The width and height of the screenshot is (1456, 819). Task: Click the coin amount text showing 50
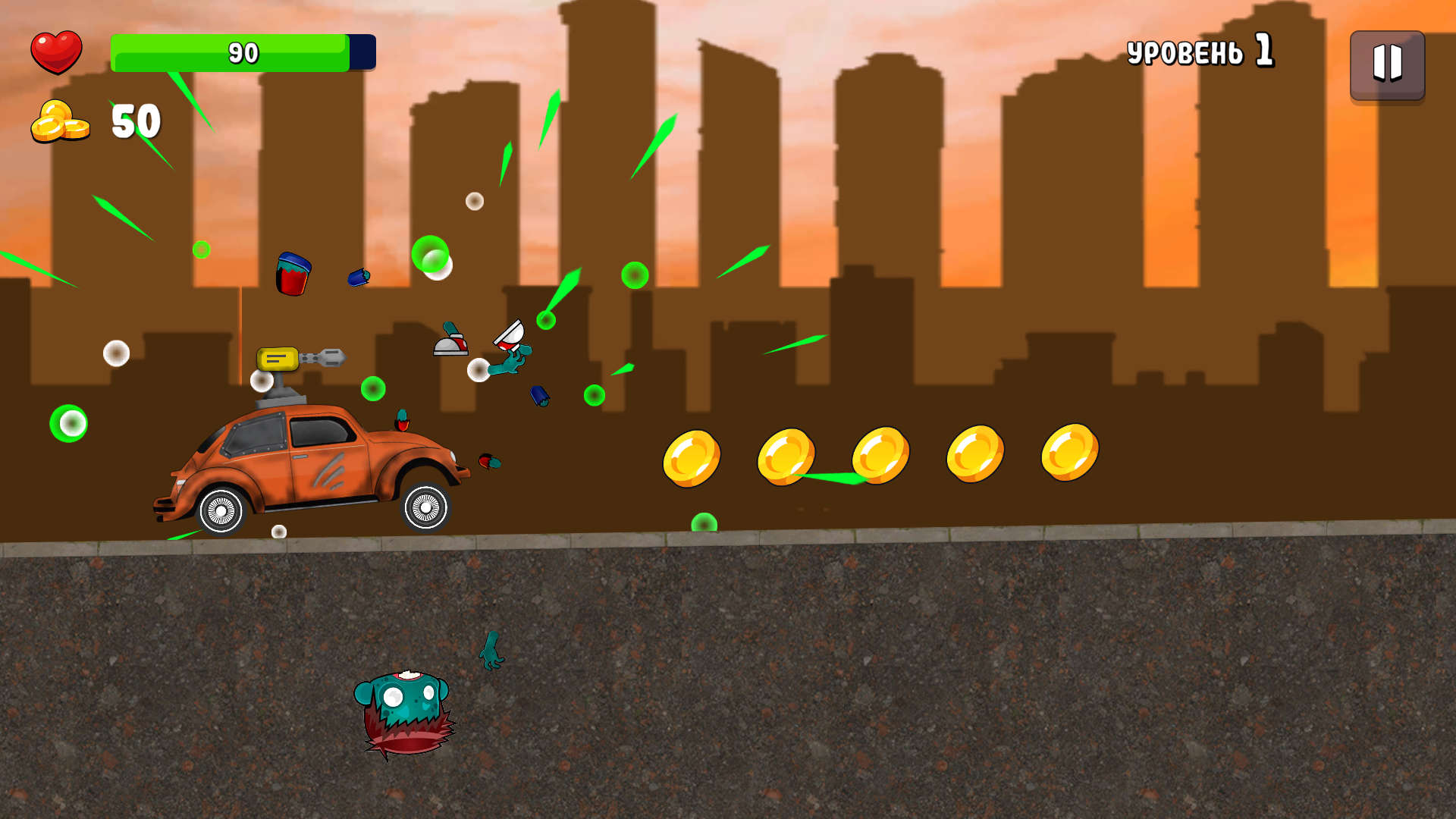(x=135, y=120)
